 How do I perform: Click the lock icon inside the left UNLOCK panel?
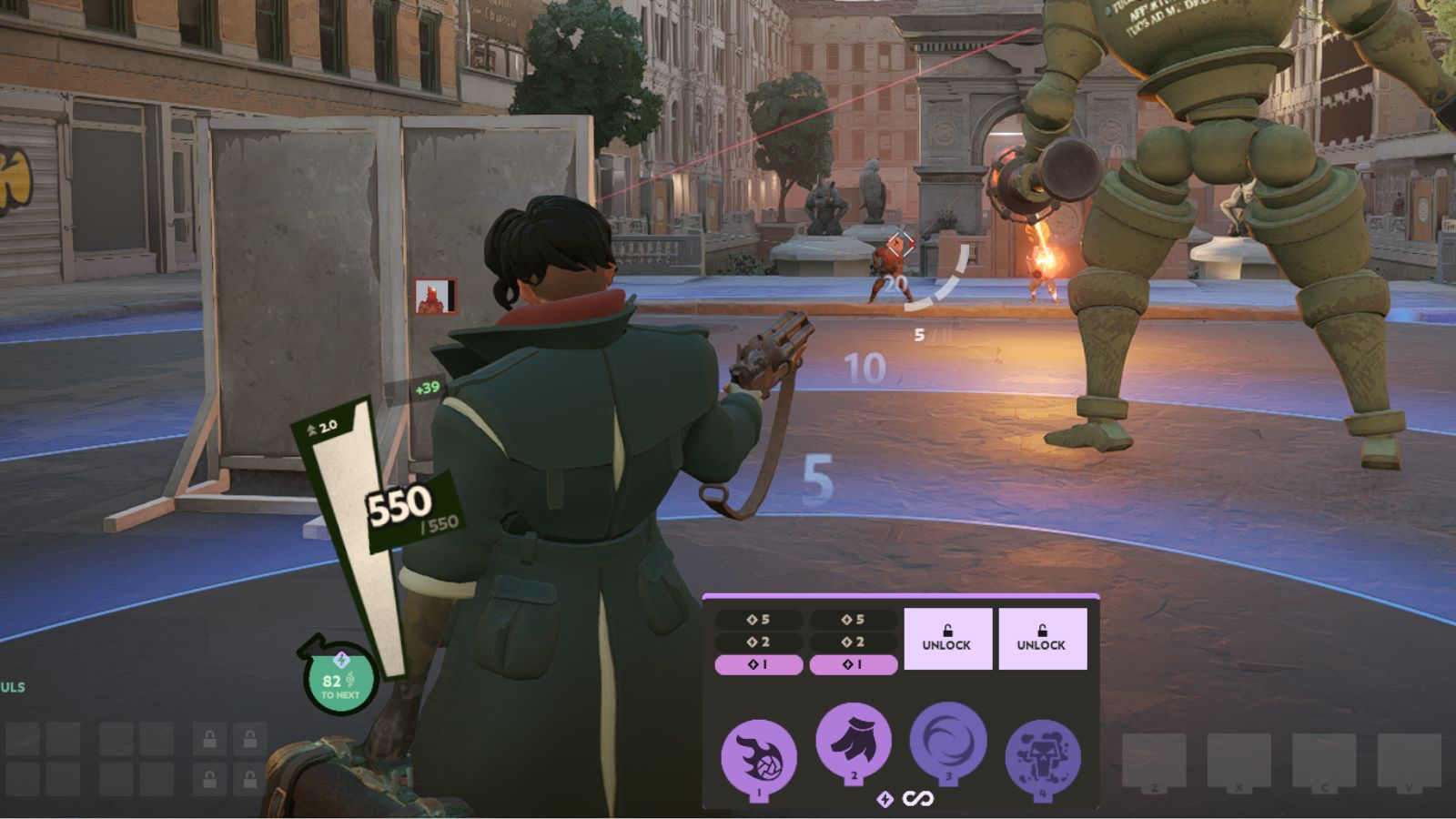pos(948,629)
